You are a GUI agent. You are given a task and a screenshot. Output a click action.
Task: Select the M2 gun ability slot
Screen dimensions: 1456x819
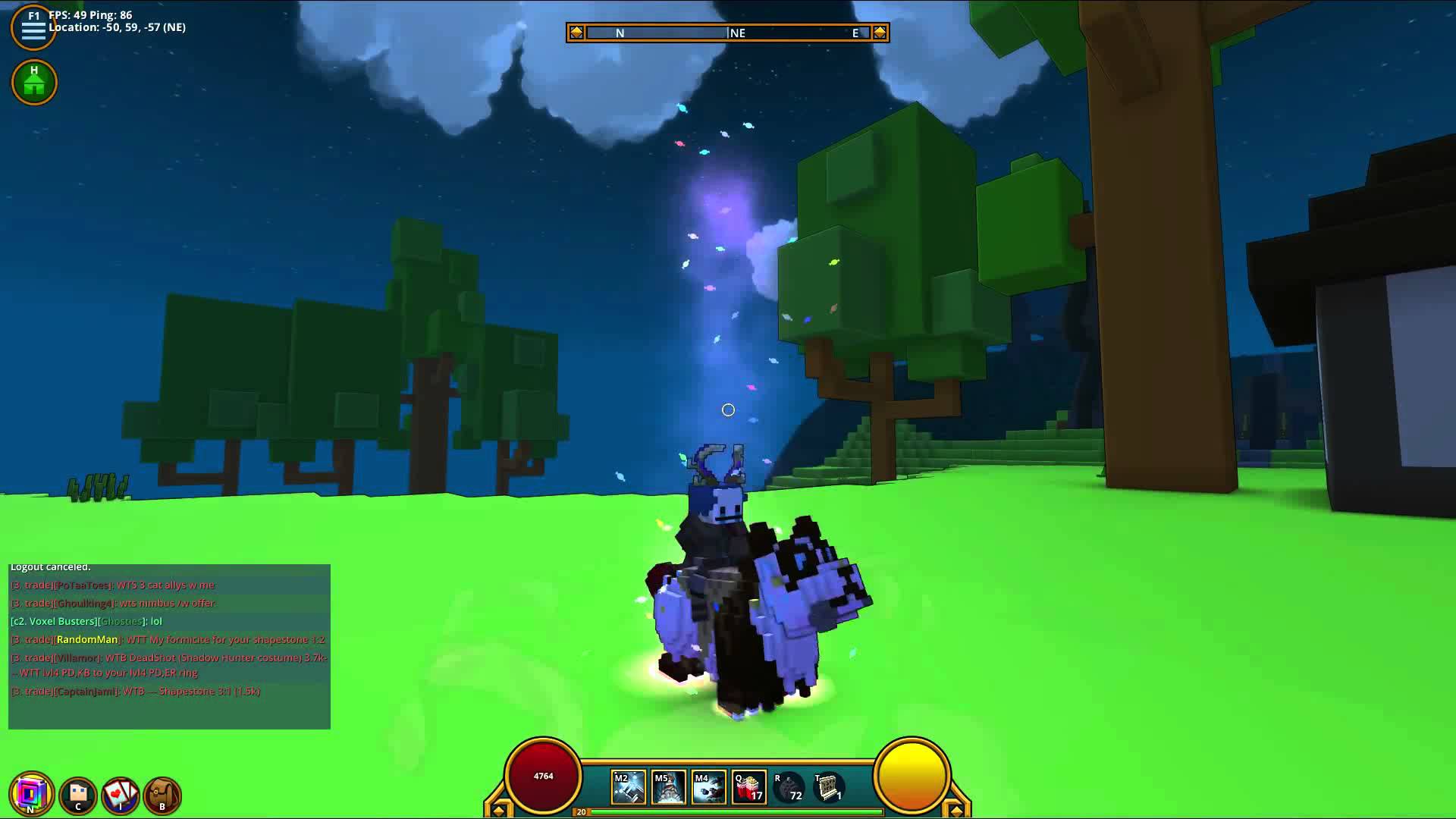pyautogui.click(x=627, y=786)
